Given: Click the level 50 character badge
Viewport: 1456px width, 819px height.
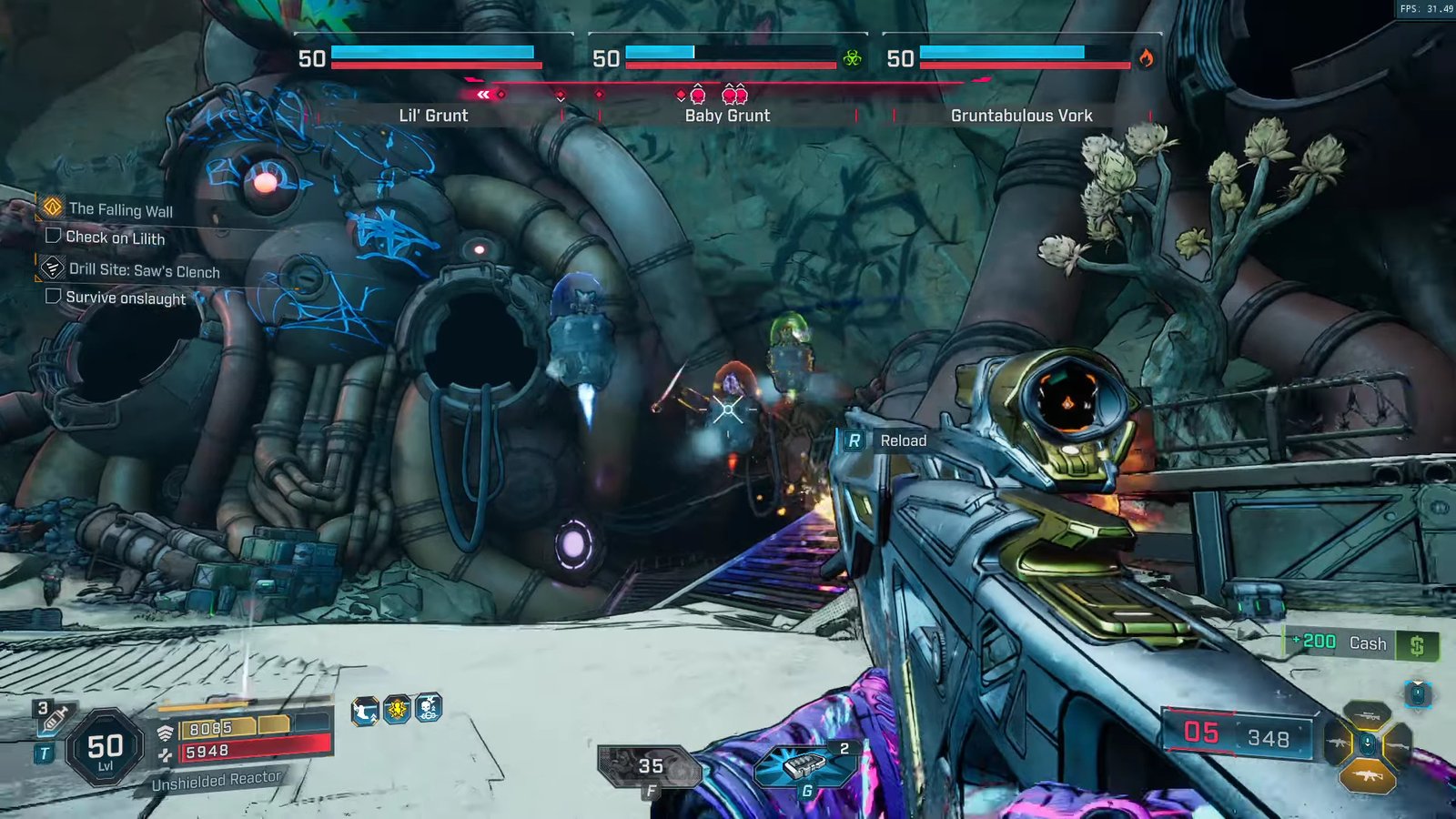Looking at the screenshot, I should tap(106, 749).
